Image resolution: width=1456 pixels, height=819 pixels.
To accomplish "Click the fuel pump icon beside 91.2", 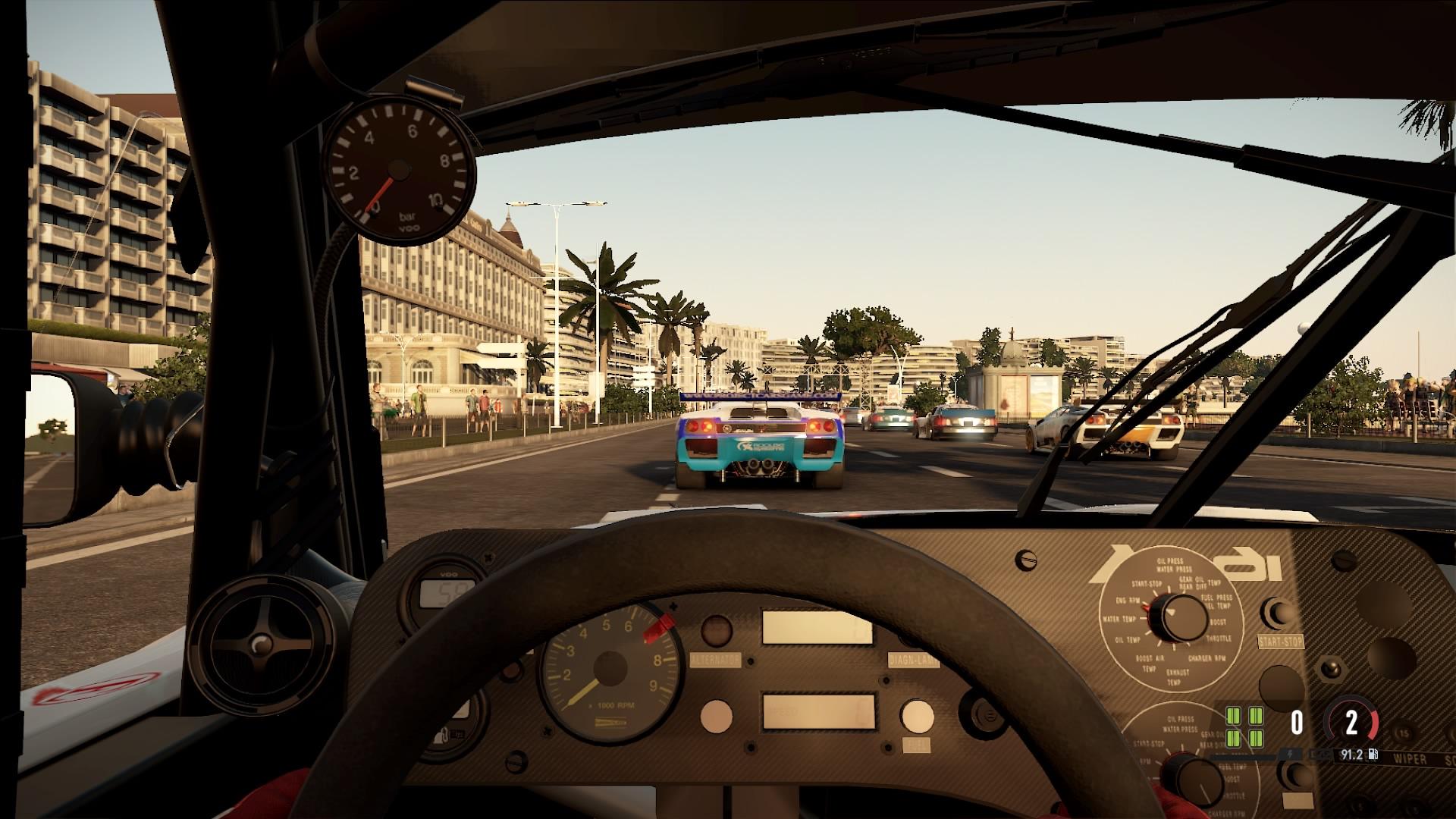I will (1373, 754).
